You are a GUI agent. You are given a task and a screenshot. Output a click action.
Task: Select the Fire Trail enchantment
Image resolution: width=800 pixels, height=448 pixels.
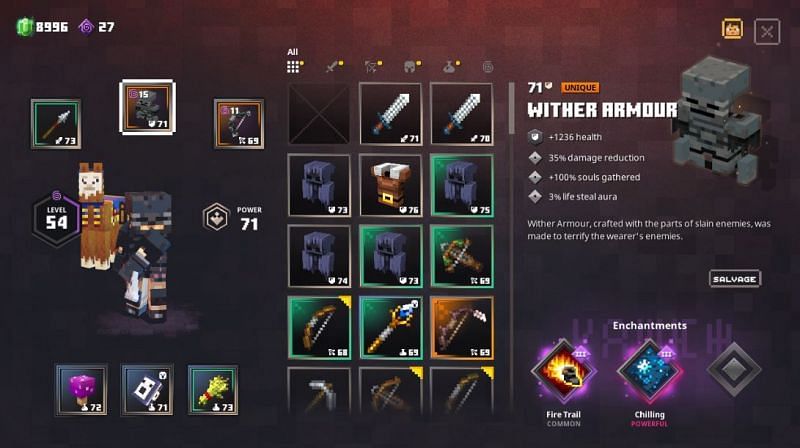click(x=564, y=372)
